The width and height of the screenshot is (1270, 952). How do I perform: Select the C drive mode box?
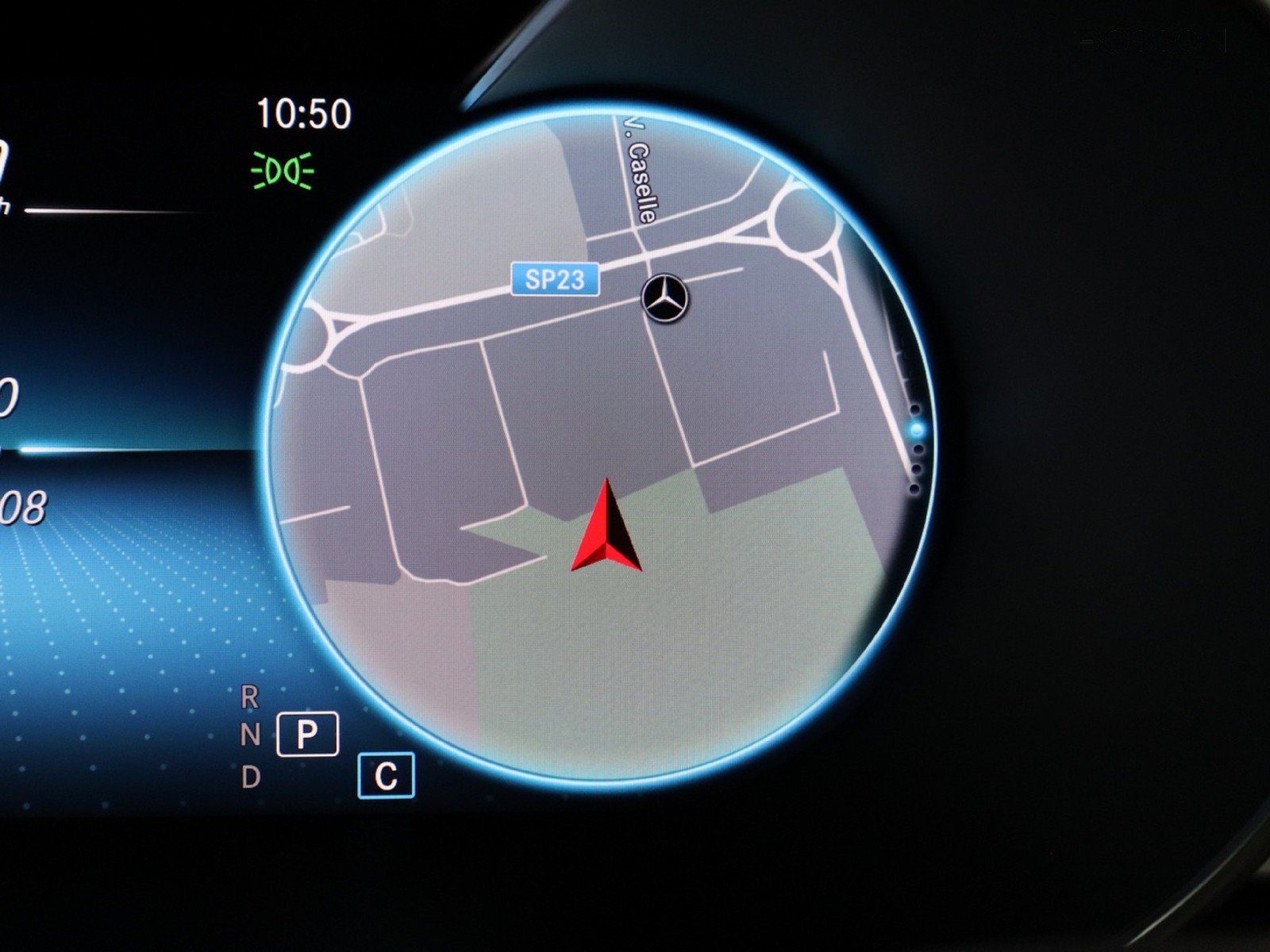[x=386, y=775]
